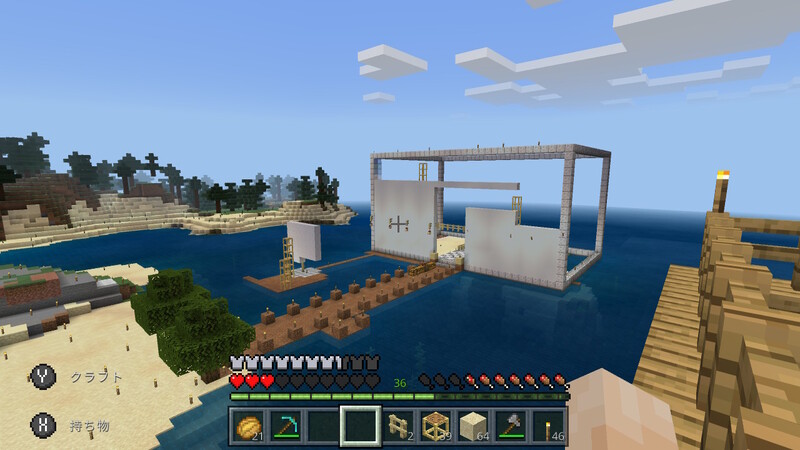Screen dimensions: 800x450
Task: Select the baked potato hotbar slot
Action: (247, 425)
